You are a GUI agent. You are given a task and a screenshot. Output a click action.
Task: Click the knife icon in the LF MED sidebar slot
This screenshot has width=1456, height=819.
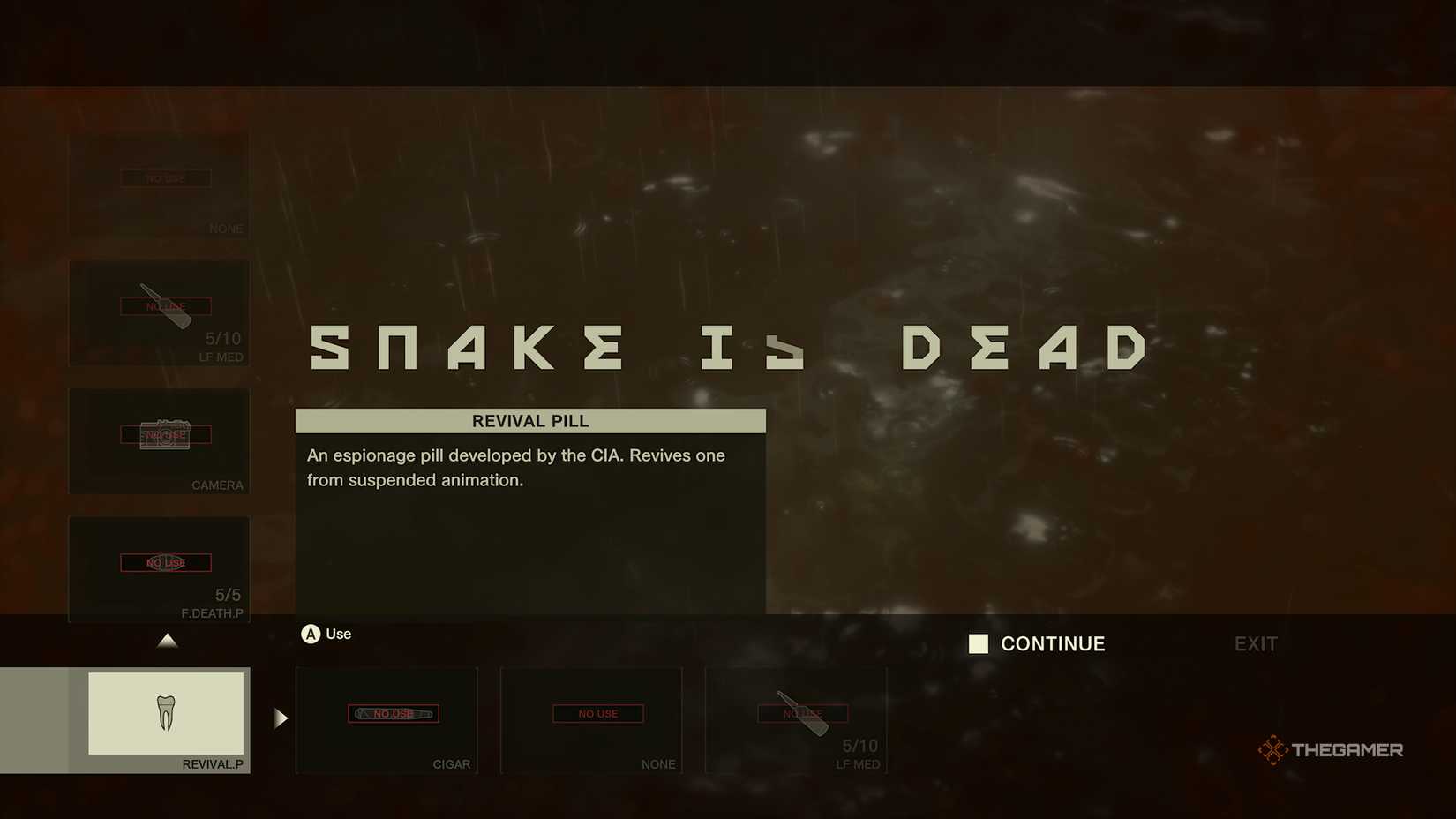(x=163, y=304)
